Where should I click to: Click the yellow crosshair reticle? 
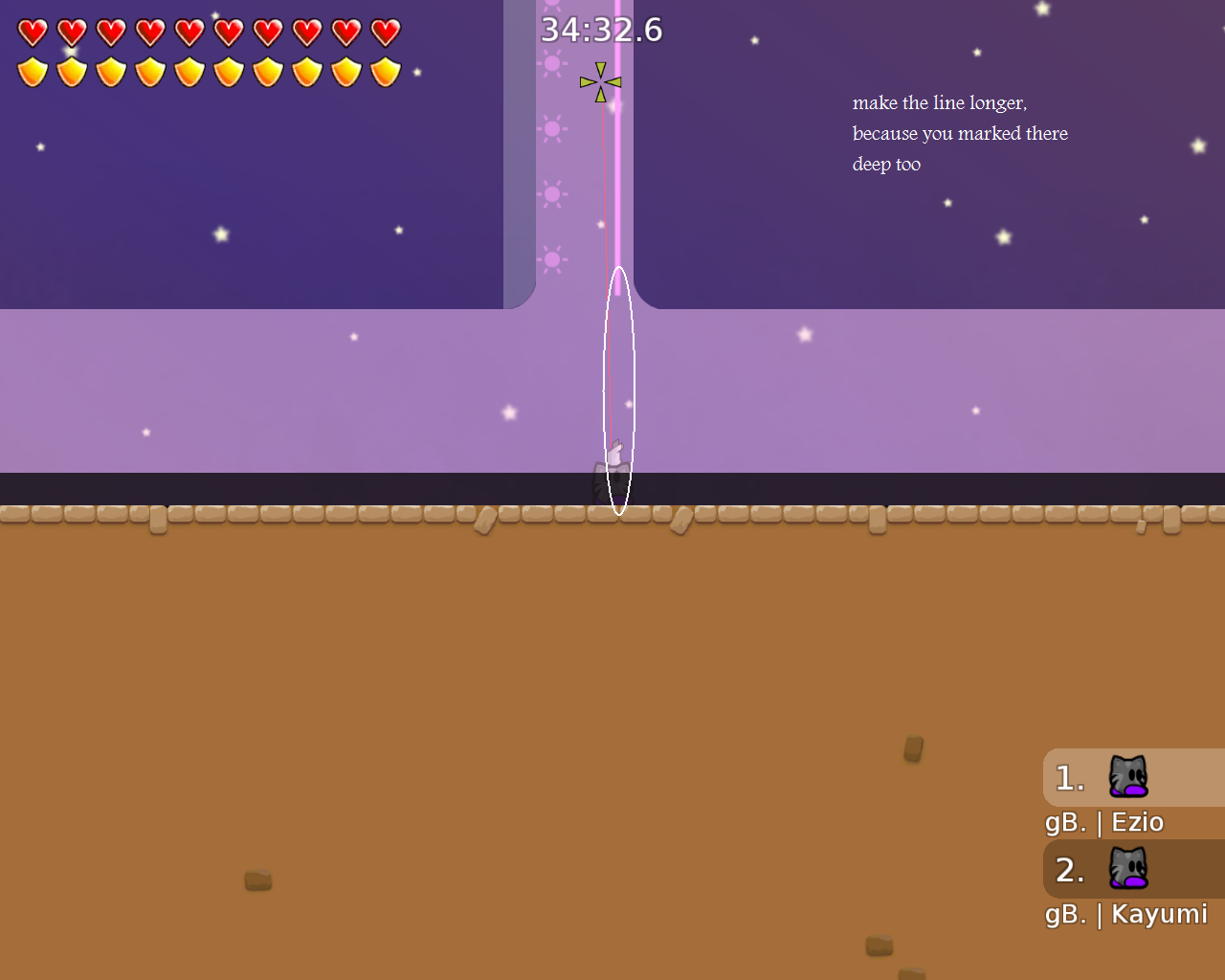click(x=599, y=81)
